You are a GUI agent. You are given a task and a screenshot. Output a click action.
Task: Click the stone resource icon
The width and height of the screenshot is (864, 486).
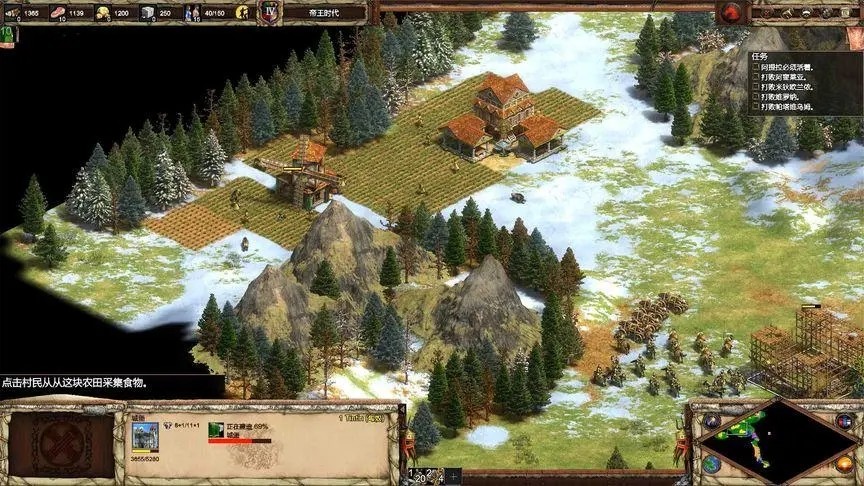(x=147, y=13)
